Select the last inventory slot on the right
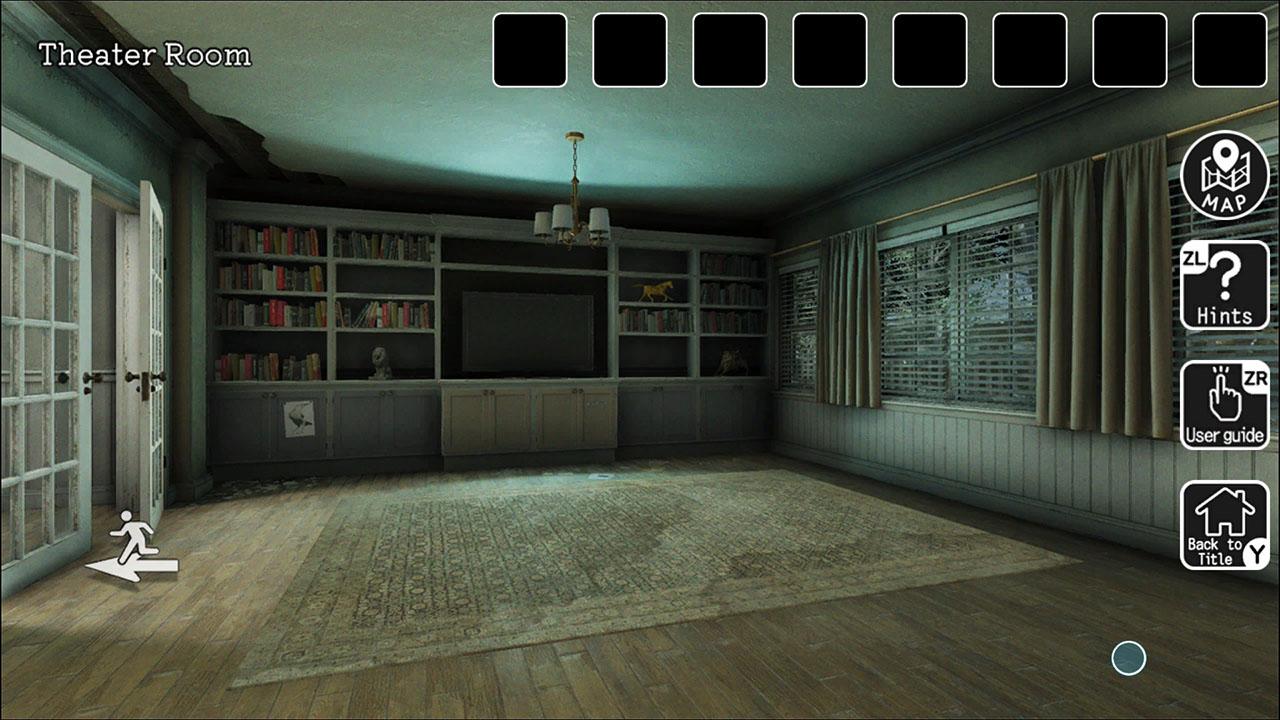The image size is (1280, 720). click(x=1229, y=50)
